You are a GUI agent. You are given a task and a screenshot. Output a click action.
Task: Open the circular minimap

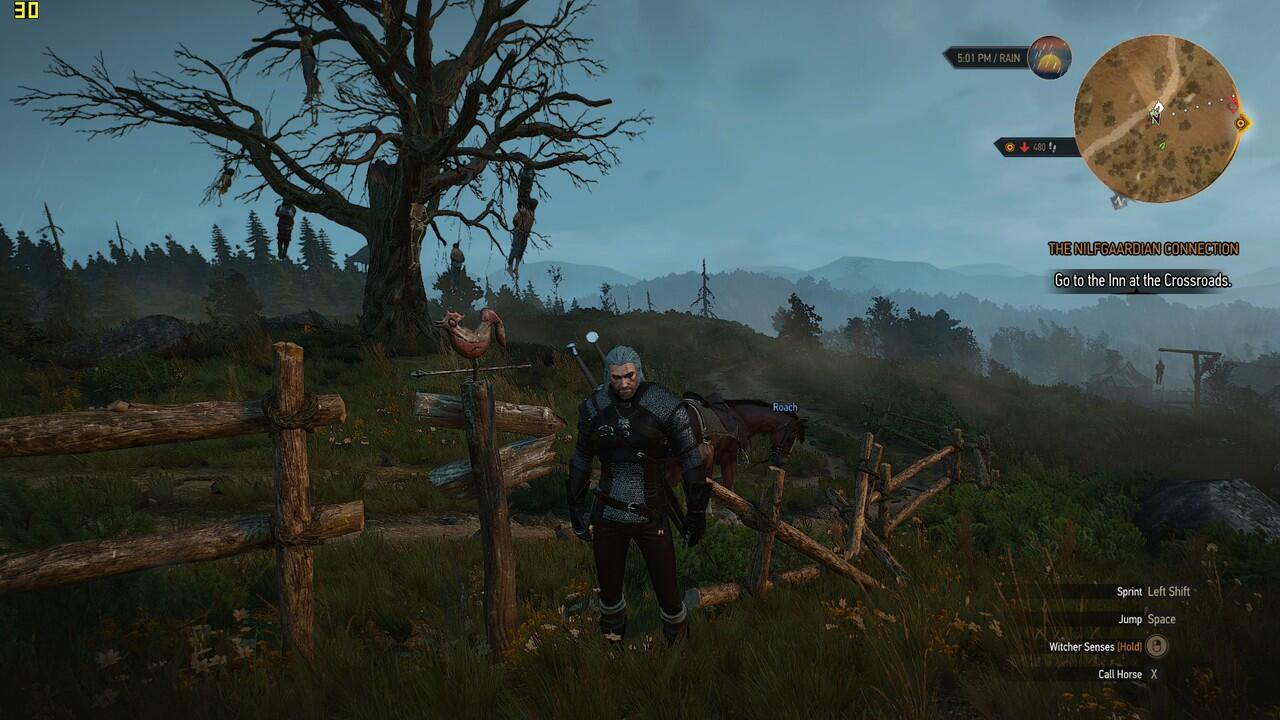[x=1156, y=118]
